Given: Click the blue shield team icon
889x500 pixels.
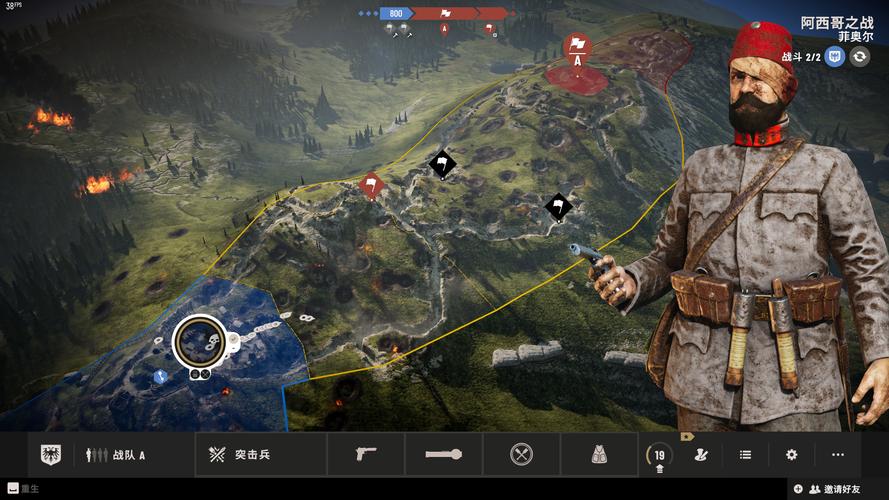Looking at the screenshot, I should coord(835,57).
